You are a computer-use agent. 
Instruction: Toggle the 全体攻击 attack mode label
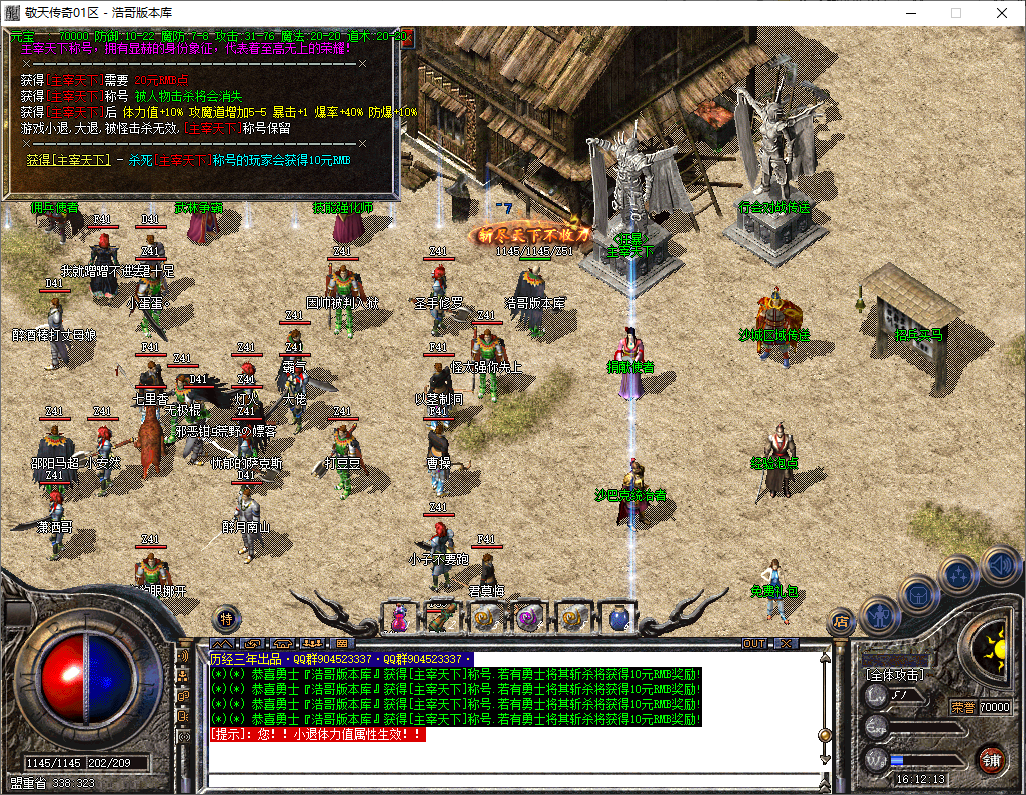click(x=895, y=675)
